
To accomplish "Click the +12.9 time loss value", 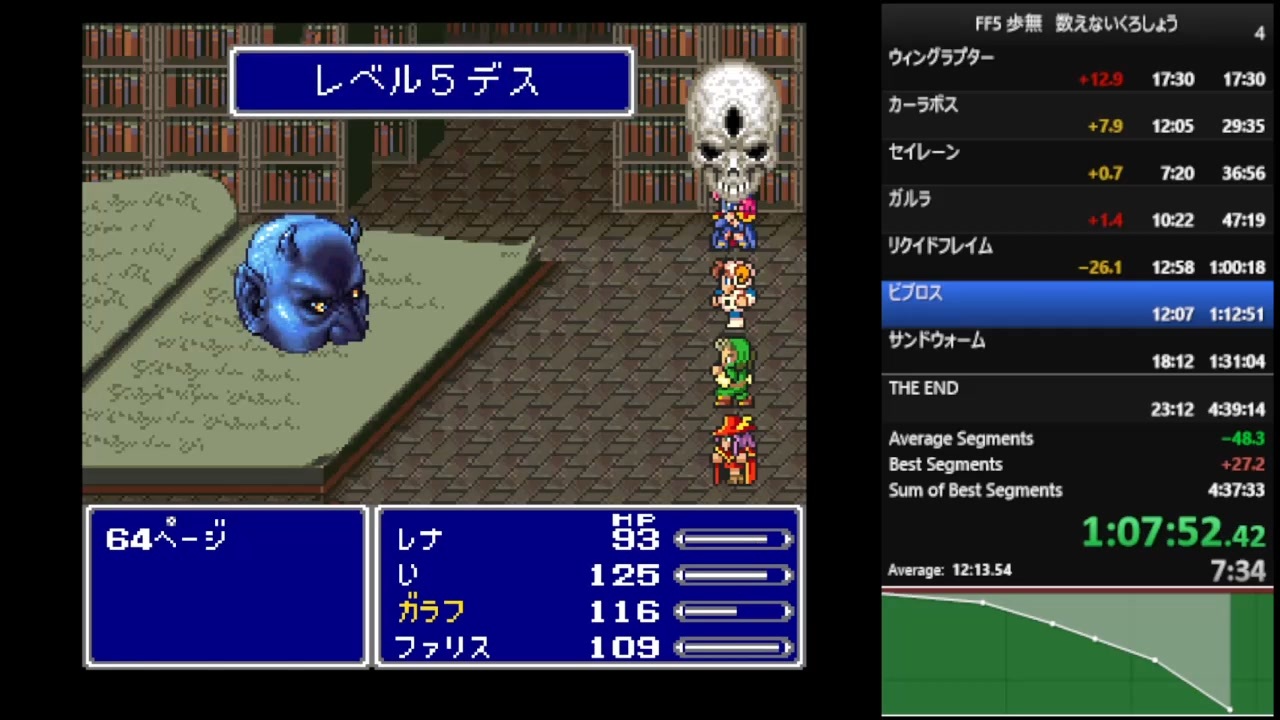I will [x=1101, y=79].
